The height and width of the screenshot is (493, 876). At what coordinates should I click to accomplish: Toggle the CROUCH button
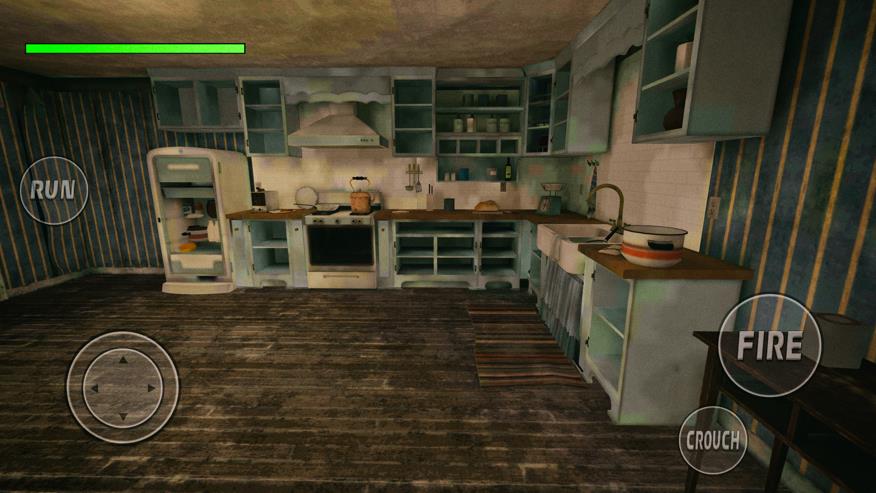(713, 440)
